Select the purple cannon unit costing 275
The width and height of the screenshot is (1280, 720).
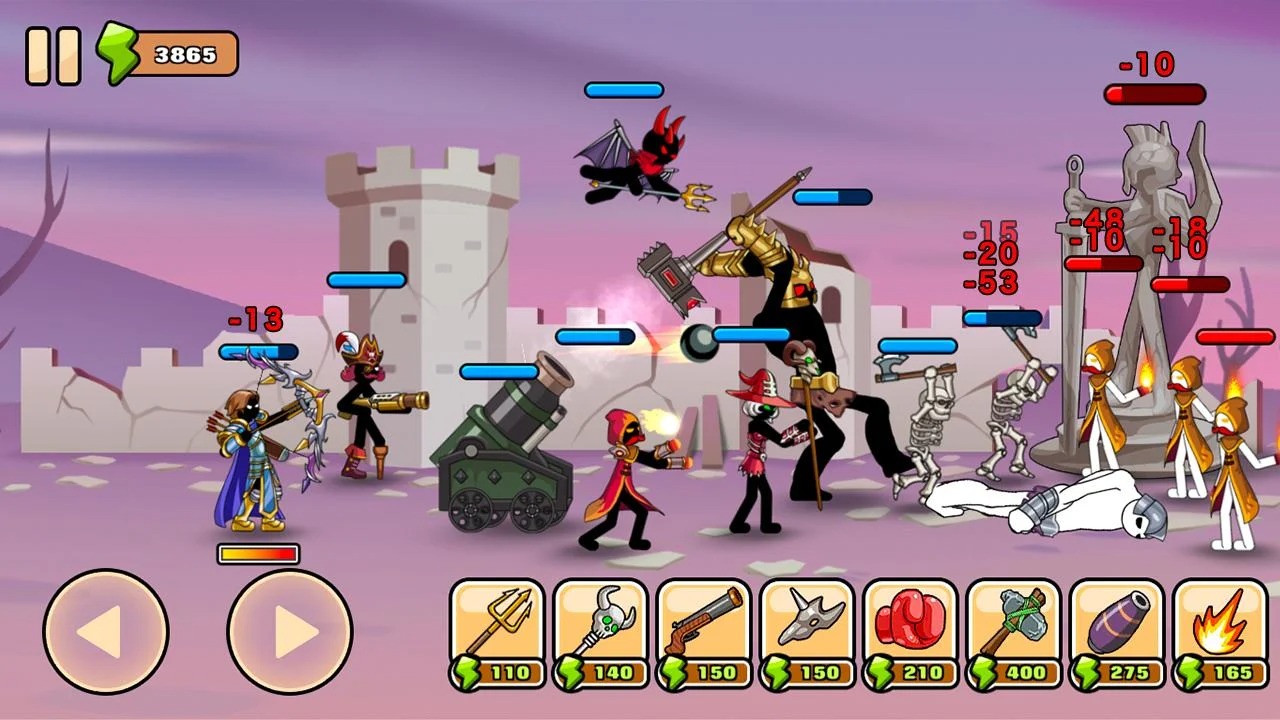pos(1117,634)
